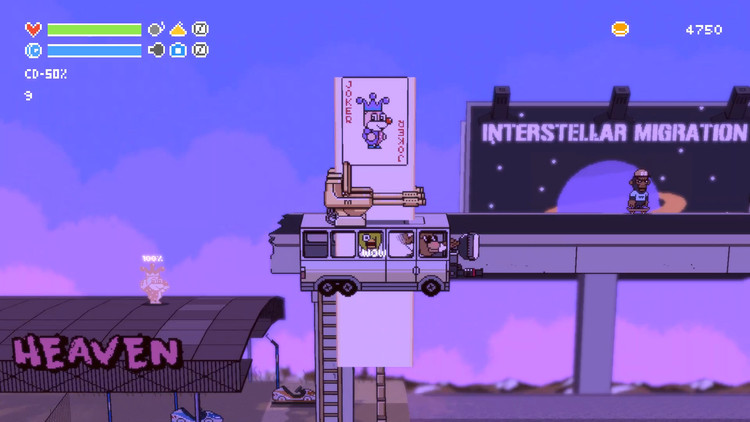The width and height of the screenshot is (750, 422).
Task: Click the gold coin currency icon
Action: tap(620, 30)
